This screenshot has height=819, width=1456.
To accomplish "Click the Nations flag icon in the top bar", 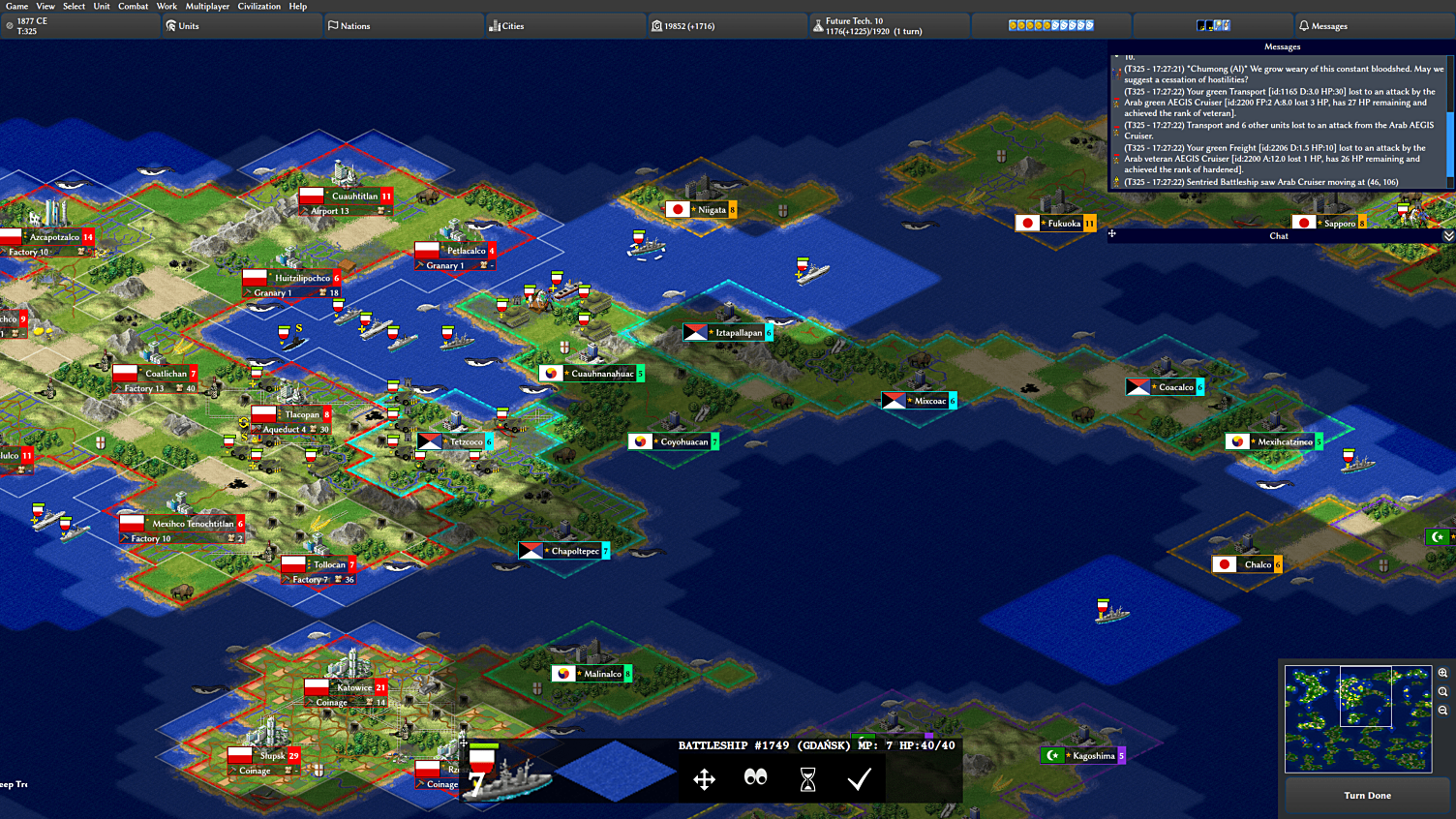I will point(332,25).
